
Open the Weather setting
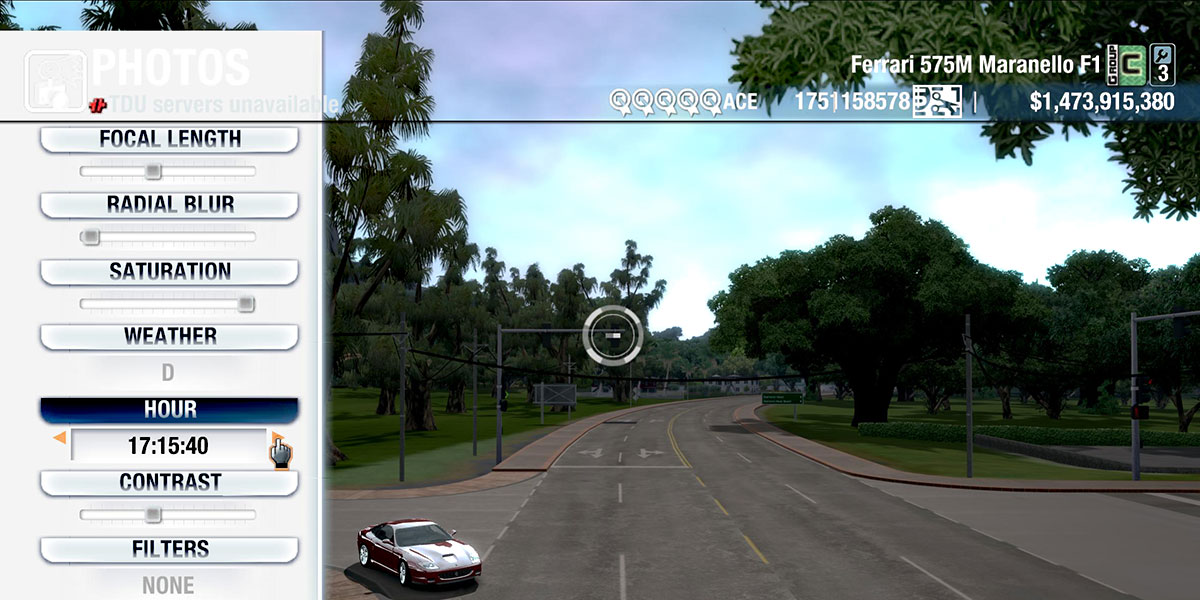(169, 336)
